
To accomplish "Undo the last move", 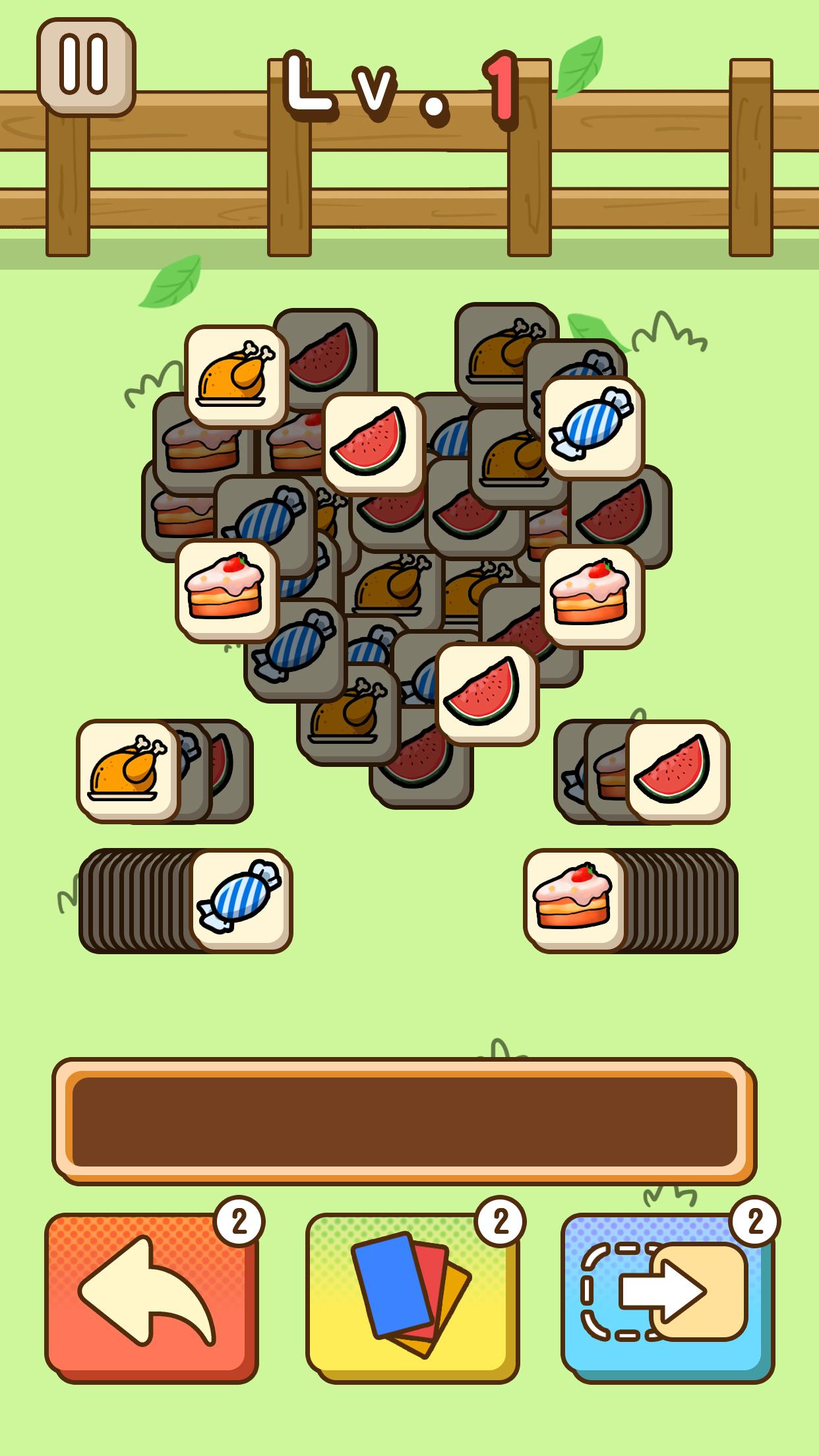I will [151, 1295].
